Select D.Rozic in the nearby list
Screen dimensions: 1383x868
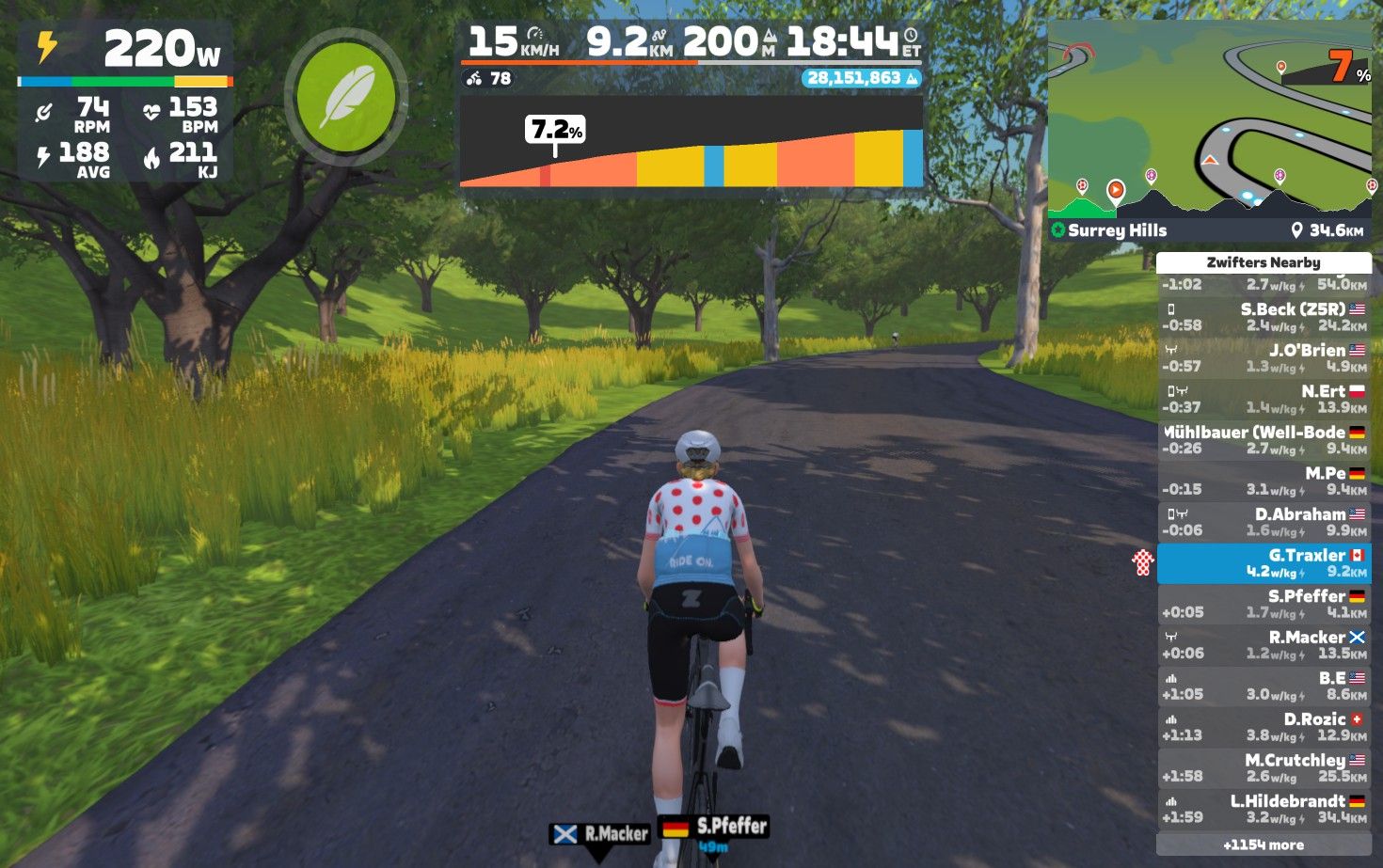[x=1264, y=727]
